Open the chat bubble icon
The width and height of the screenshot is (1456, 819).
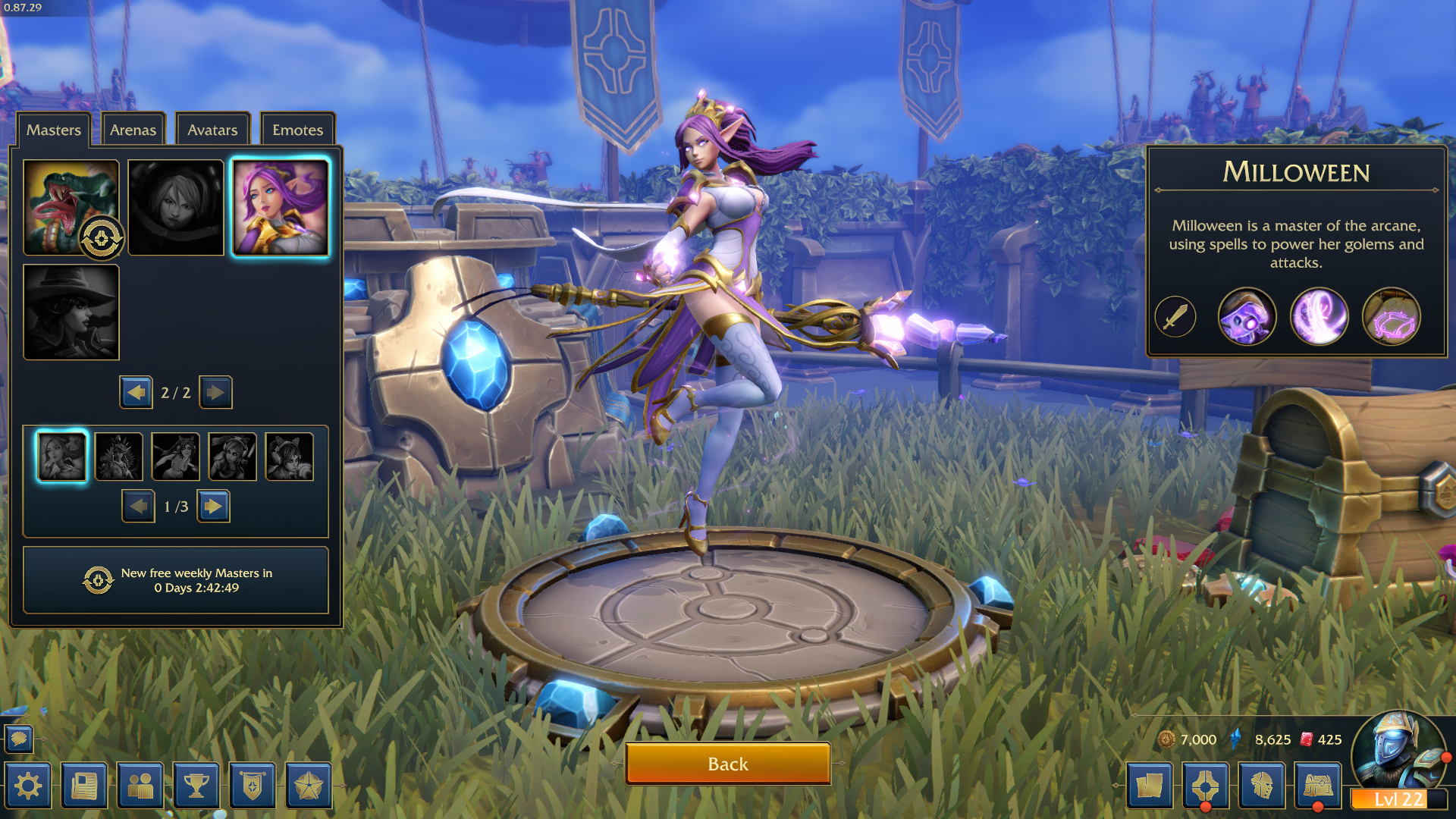tap(20, 739)
